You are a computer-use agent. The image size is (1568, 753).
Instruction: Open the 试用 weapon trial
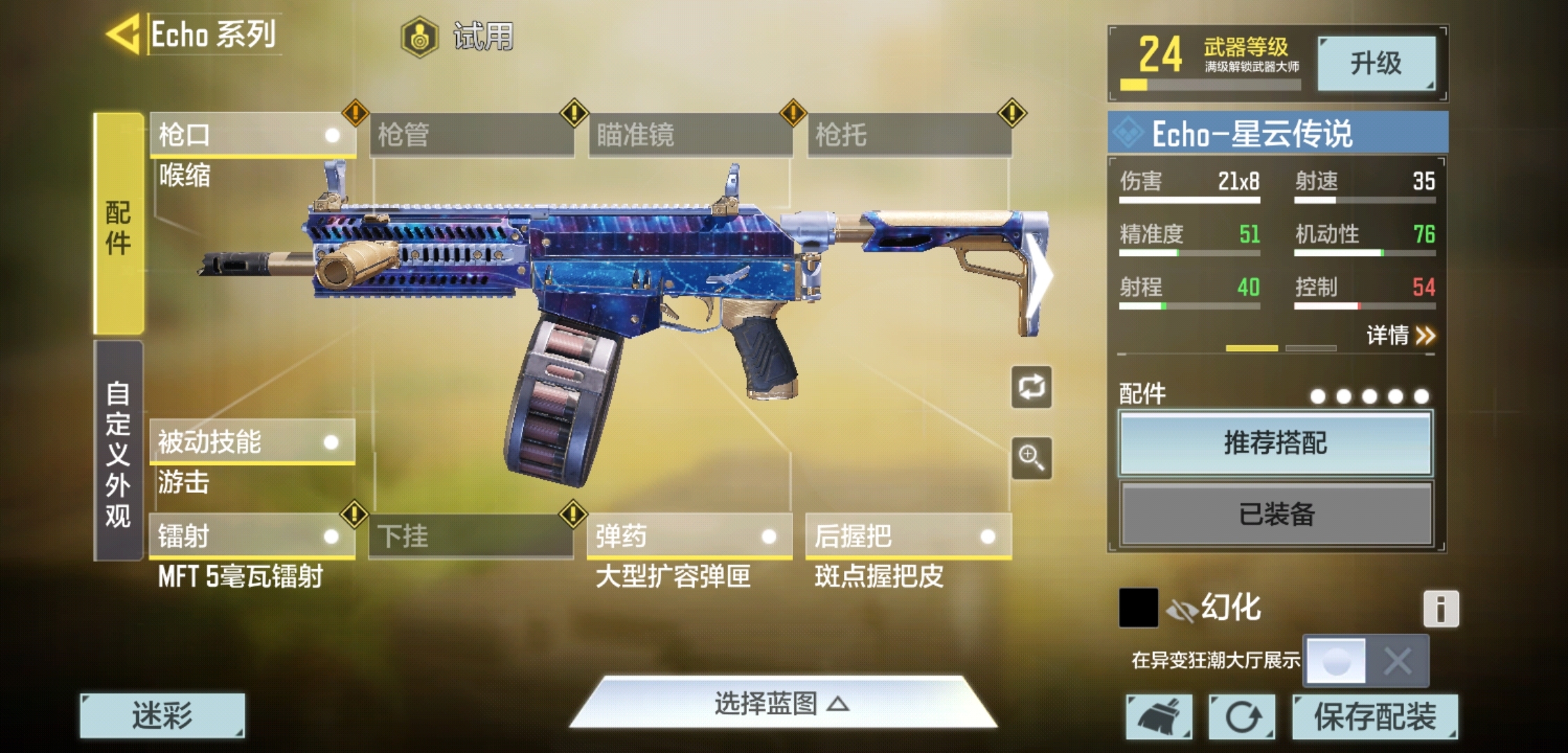pos(459,36)
